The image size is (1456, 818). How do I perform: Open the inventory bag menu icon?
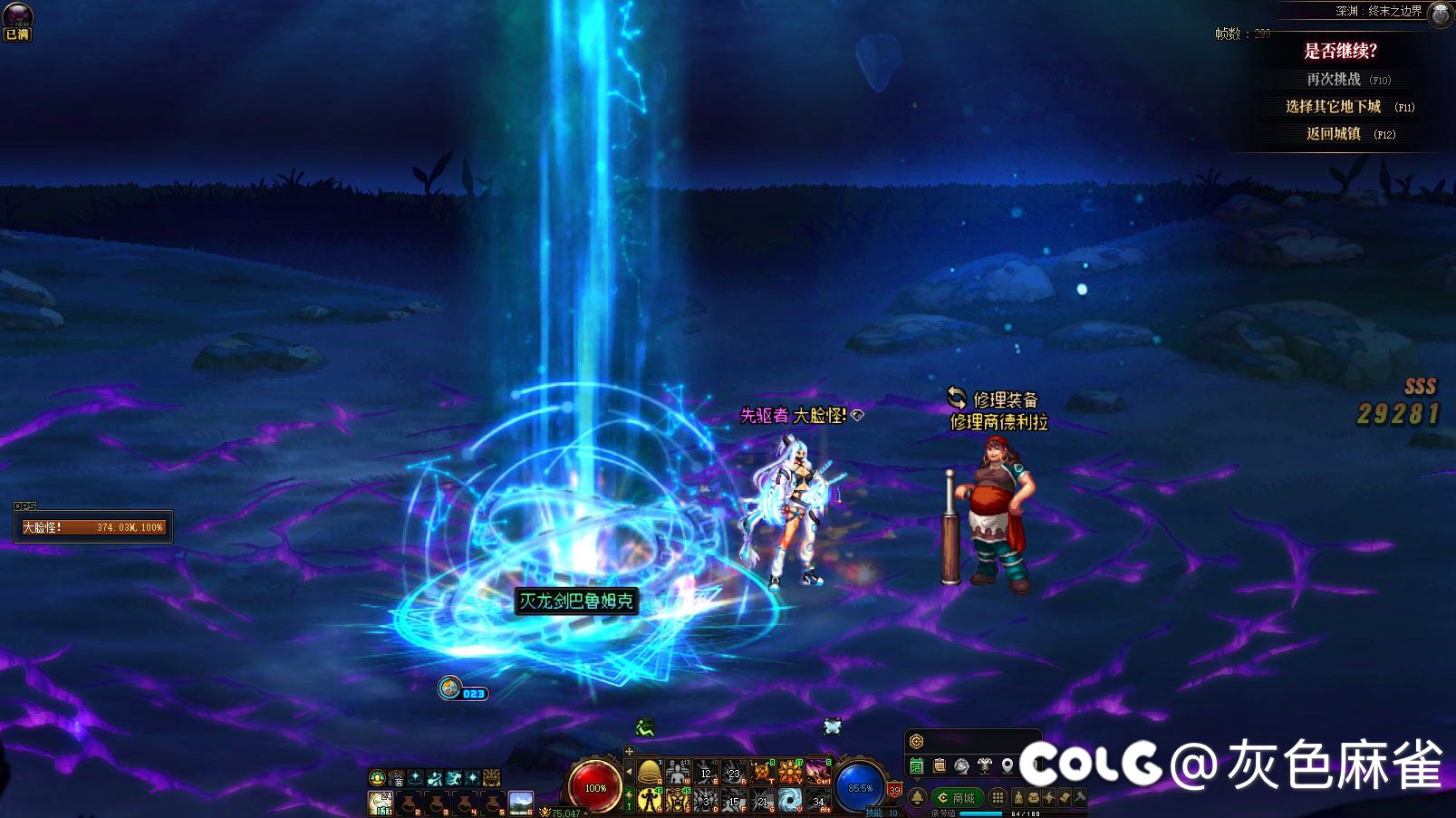click(x=1034, y=798)
